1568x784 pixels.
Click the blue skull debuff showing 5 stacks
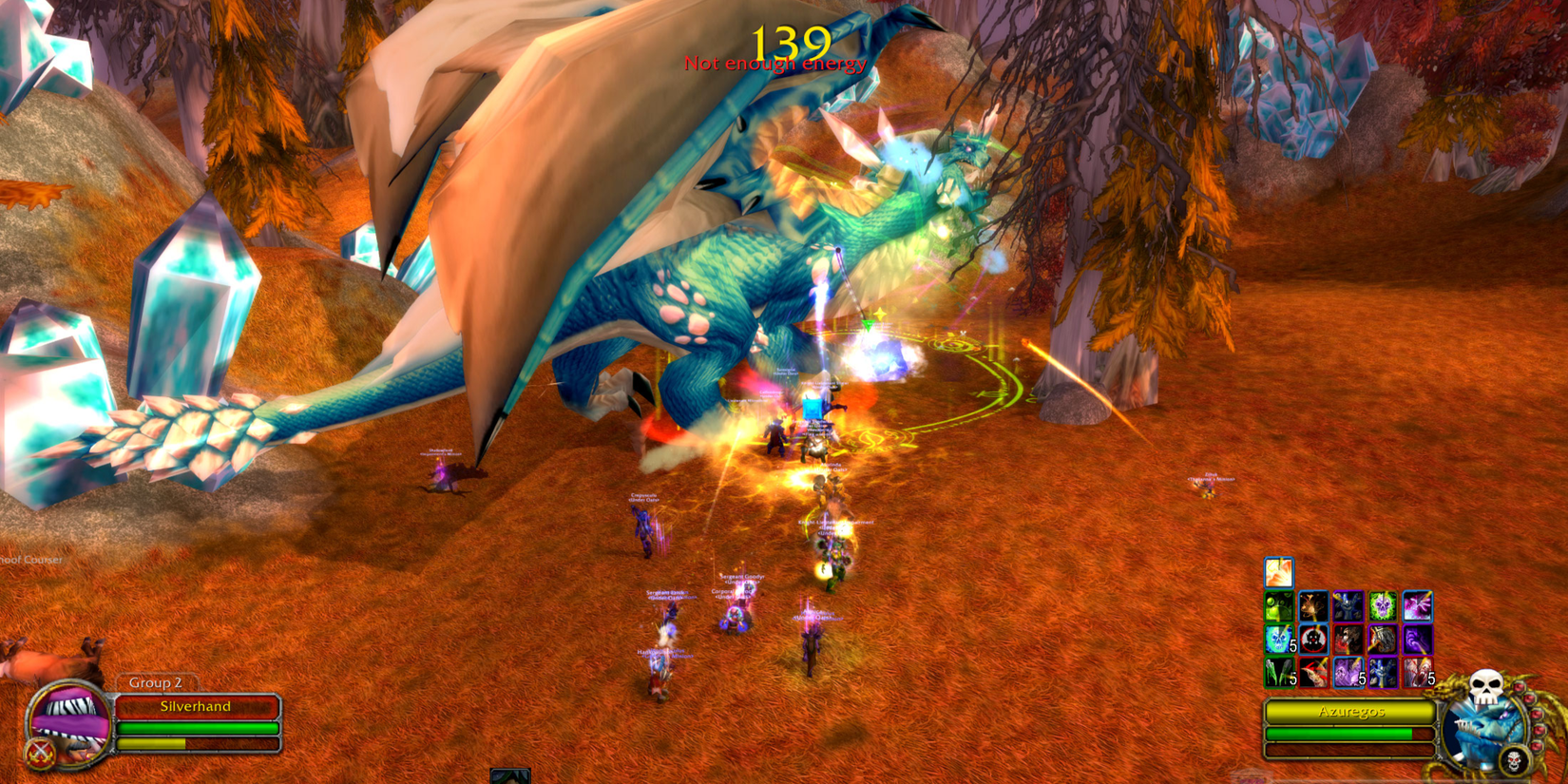point(1278,640)
